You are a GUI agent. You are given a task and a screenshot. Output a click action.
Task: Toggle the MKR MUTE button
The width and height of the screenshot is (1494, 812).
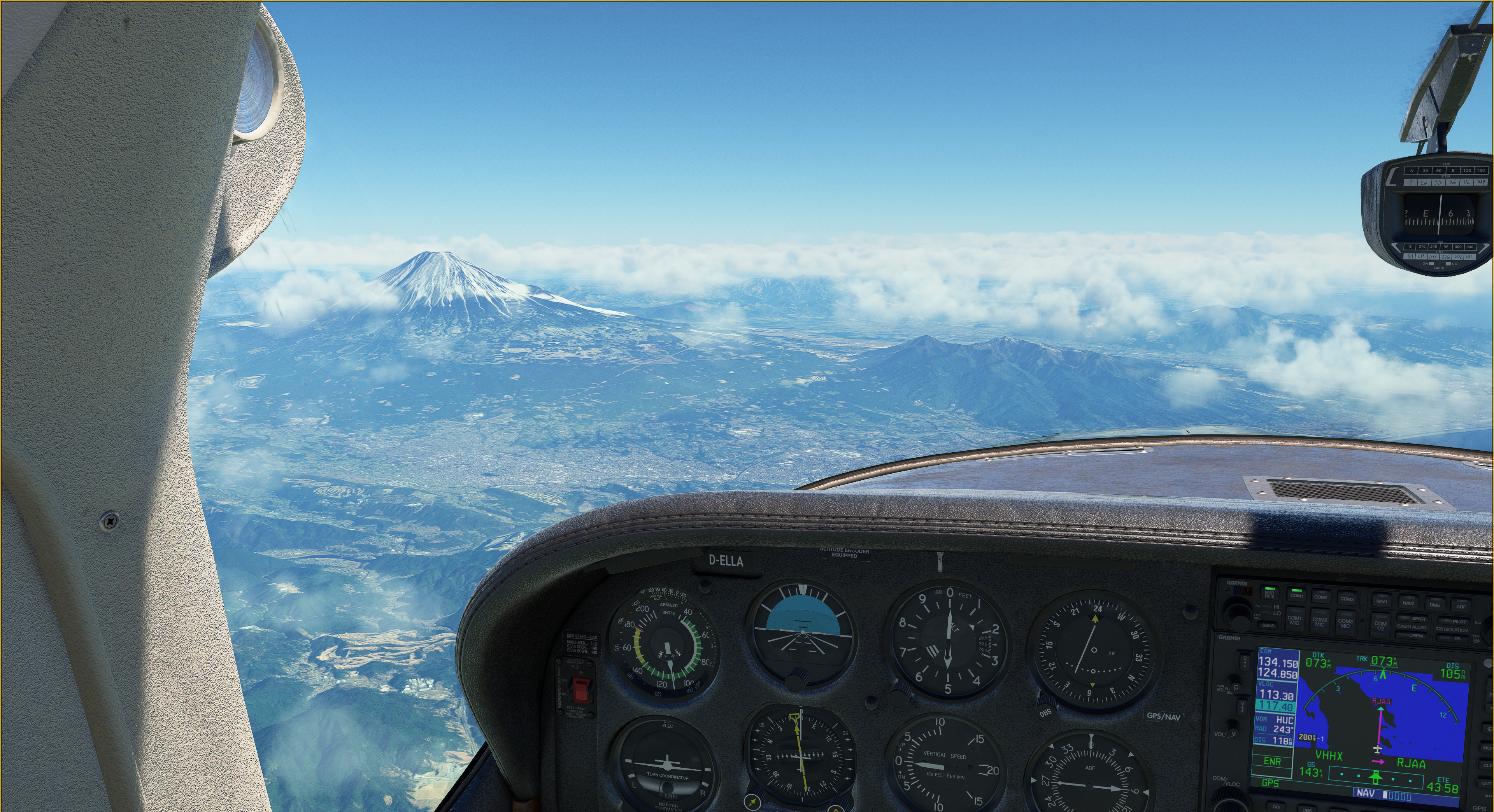[1270, 593]
